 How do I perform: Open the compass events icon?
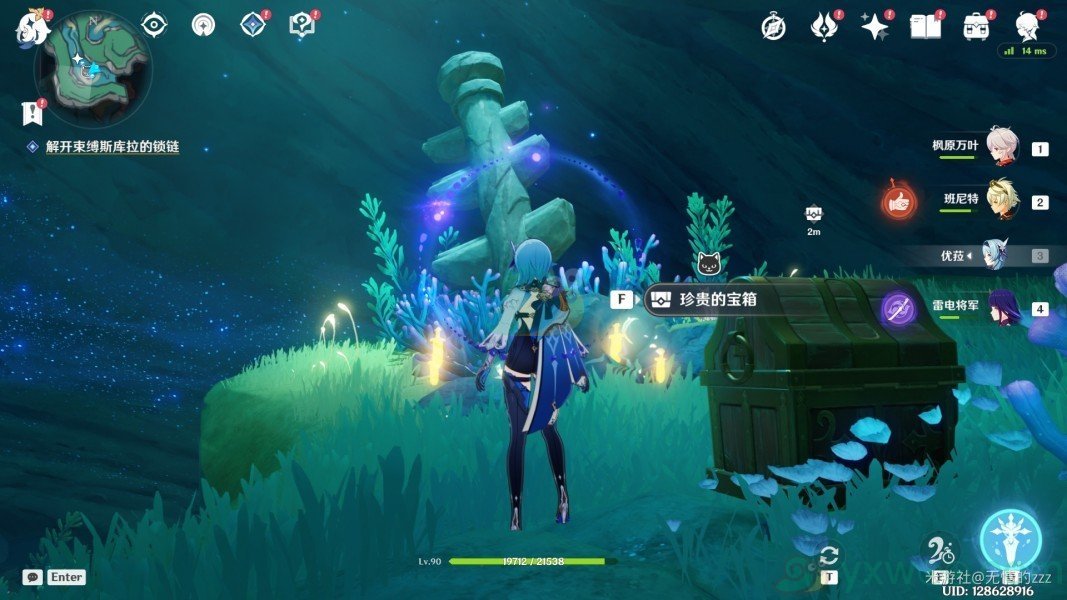(x=772, y=27)
